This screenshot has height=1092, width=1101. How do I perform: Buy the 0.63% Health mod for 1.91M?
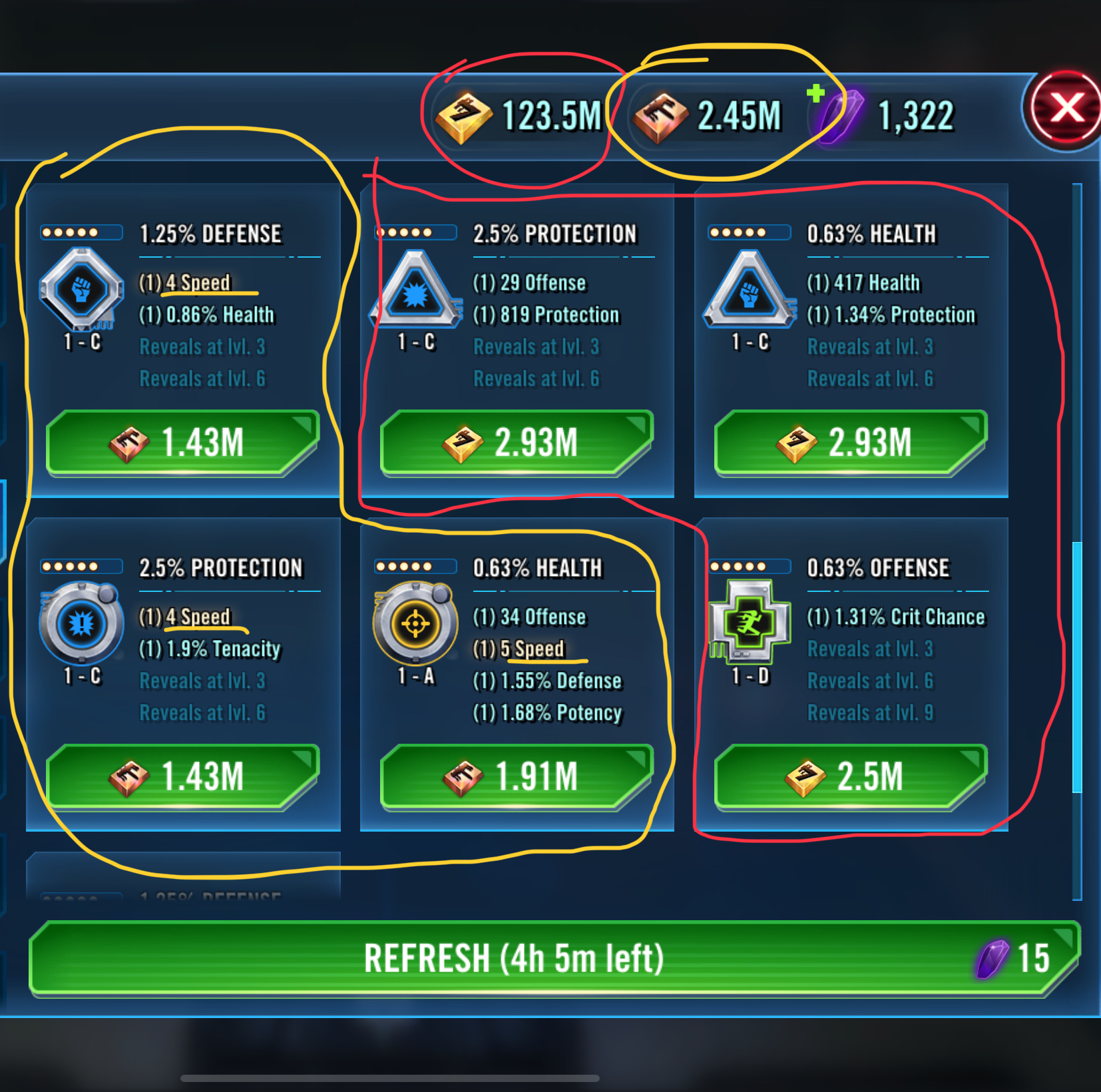517,777
